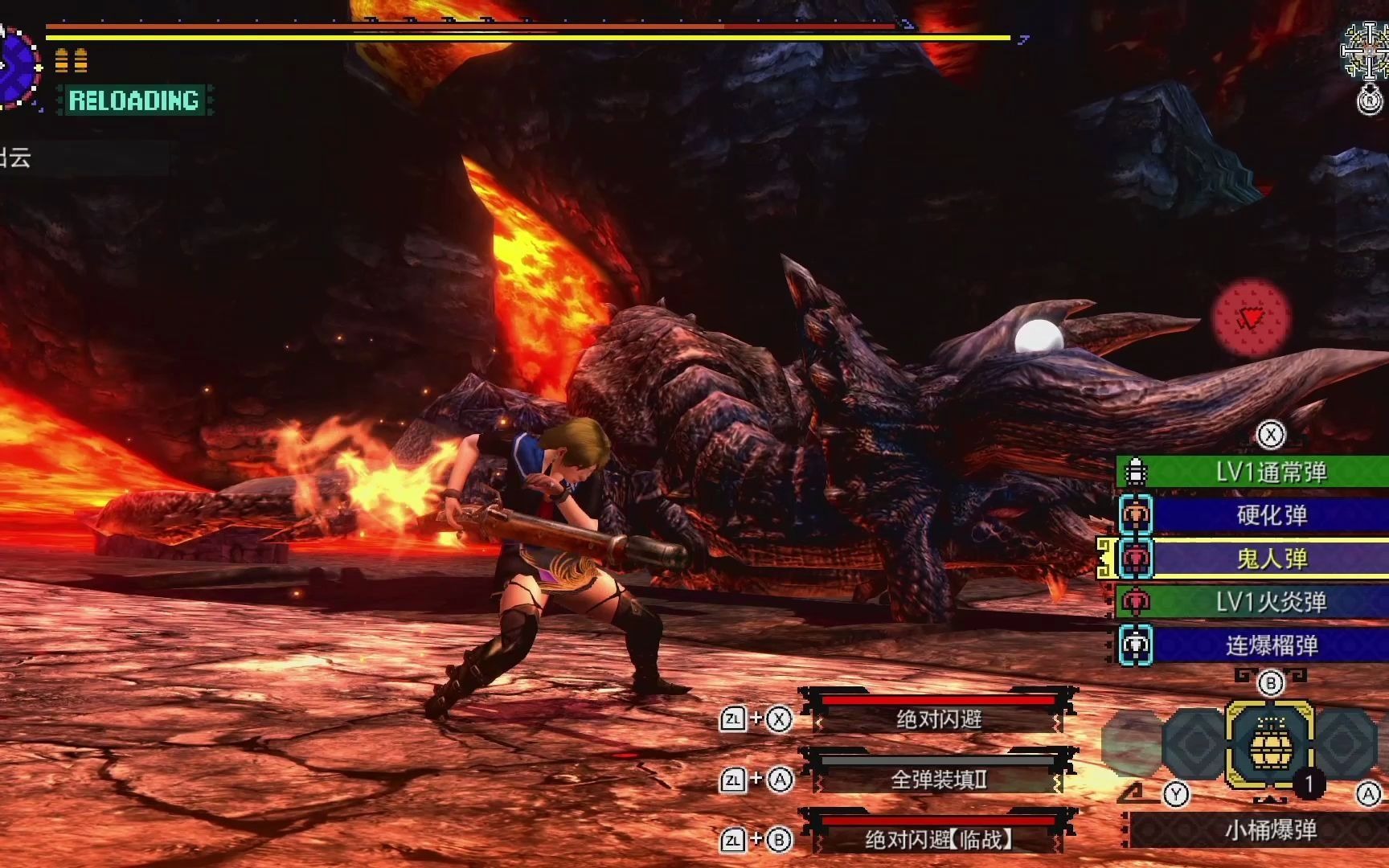Select the small barrel bomb item slot

coord(1269,745)
